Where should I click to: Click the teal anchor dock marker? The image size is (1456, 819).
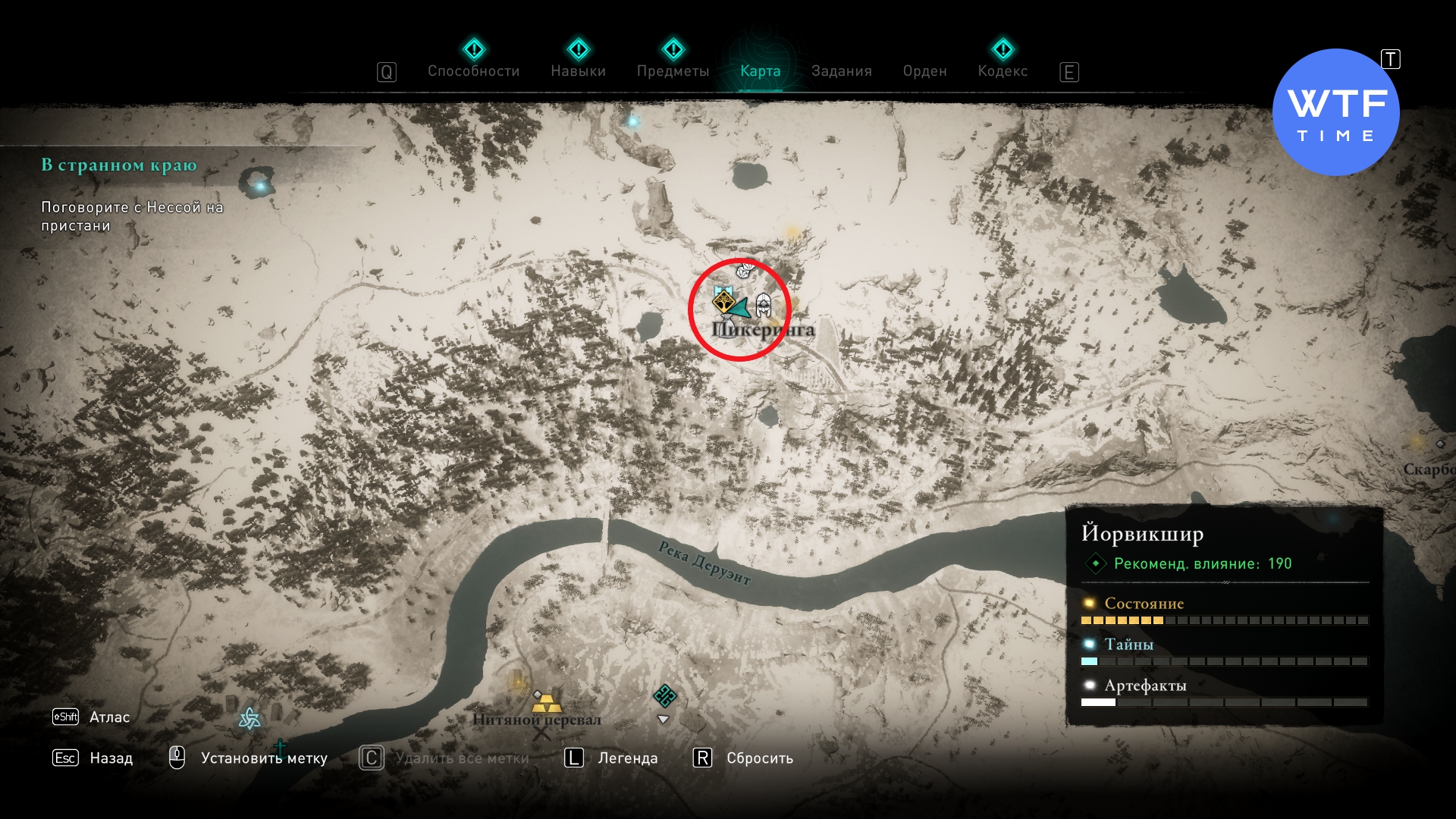[280, 747]
